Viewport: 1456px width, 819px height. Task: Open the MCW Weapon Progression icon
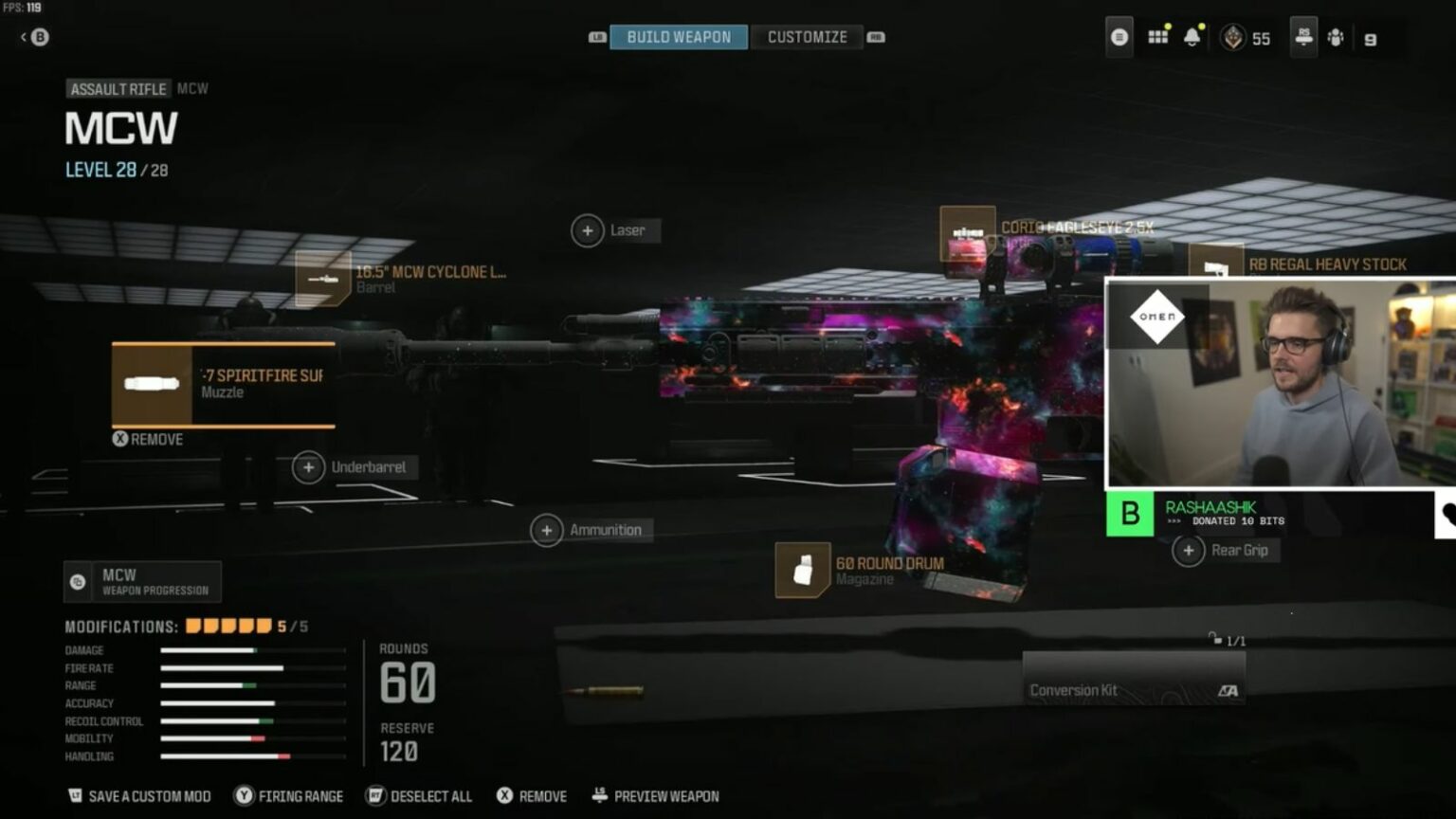(78, 580)
